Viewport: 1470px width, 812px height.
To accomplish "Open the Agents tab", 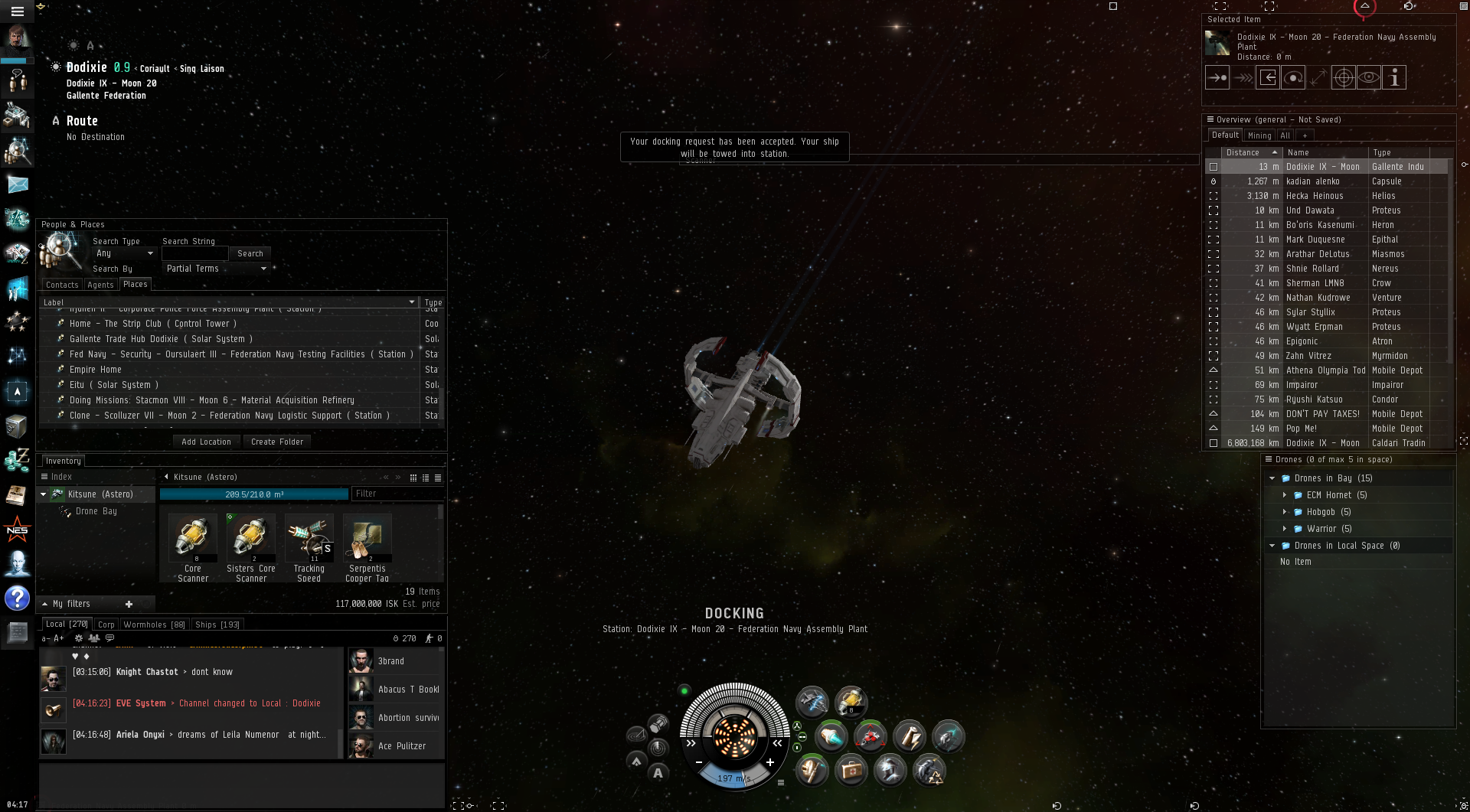I will (100, 285).
